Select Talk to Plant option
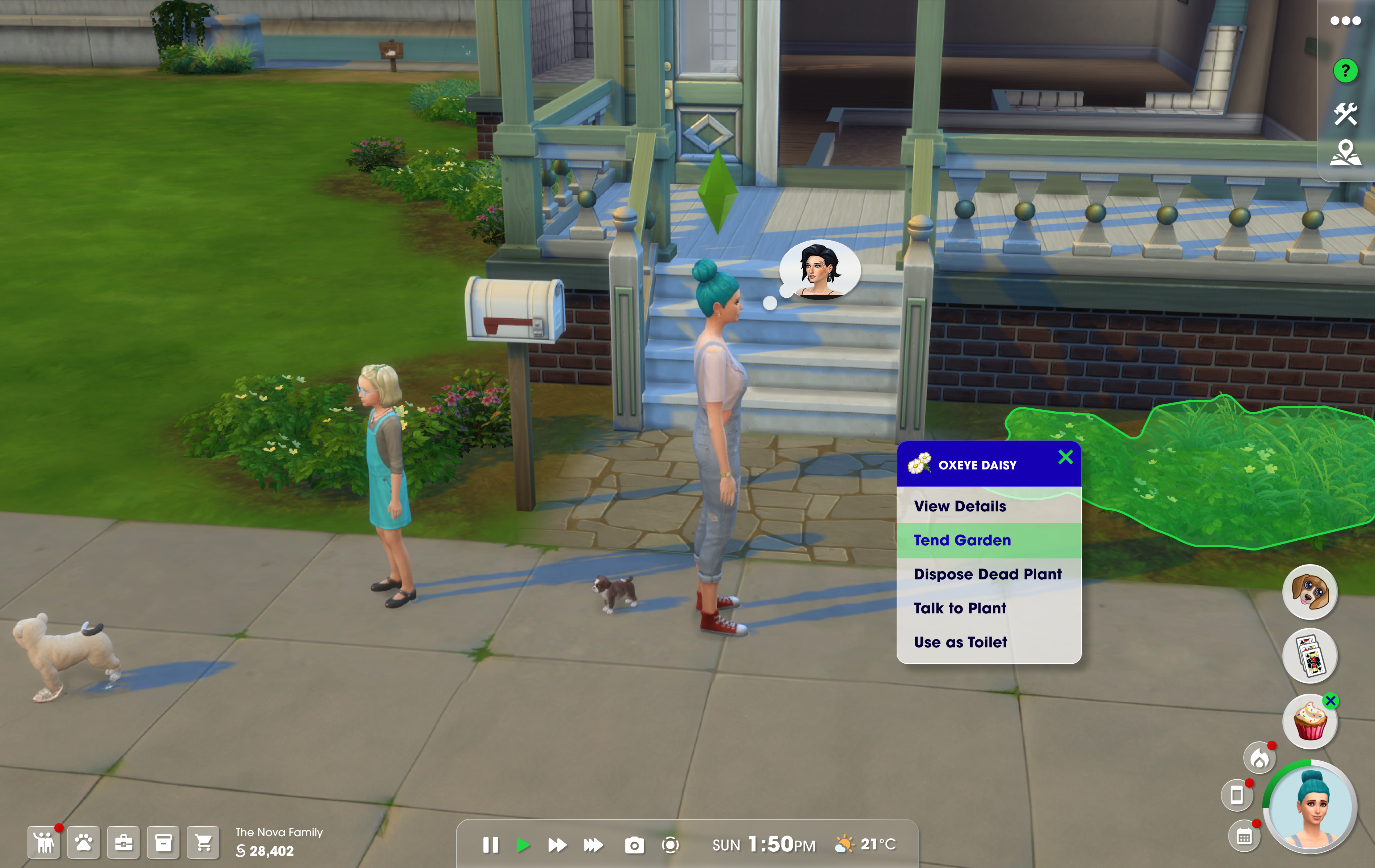1375x868 pixels. (960, 608)
